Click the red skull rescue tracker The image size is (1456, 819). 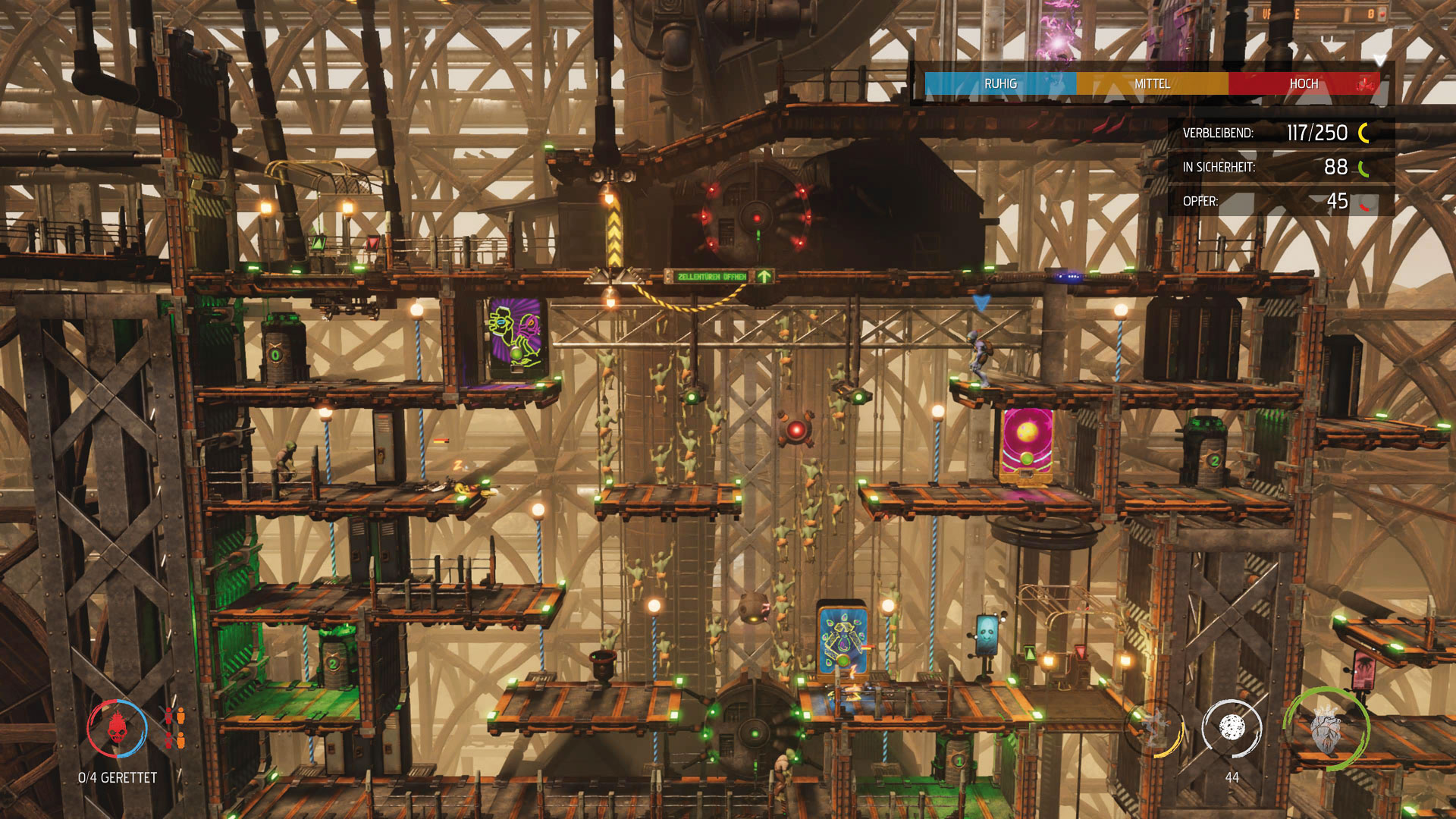(x=117, y=729)
